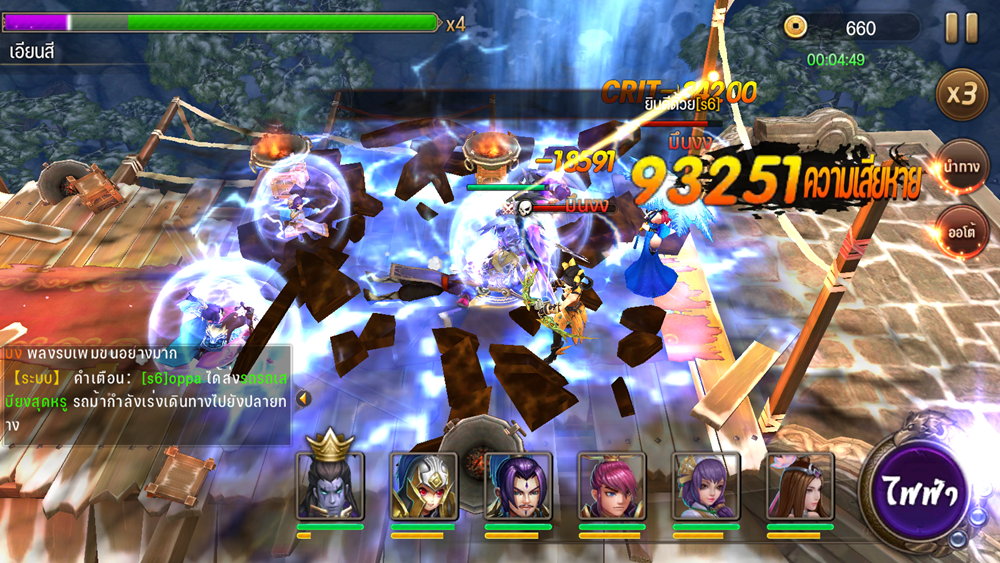This screenshot has height=563, width=1000.
Task: Open the system chat message box
Action: [x=145, y=394]
